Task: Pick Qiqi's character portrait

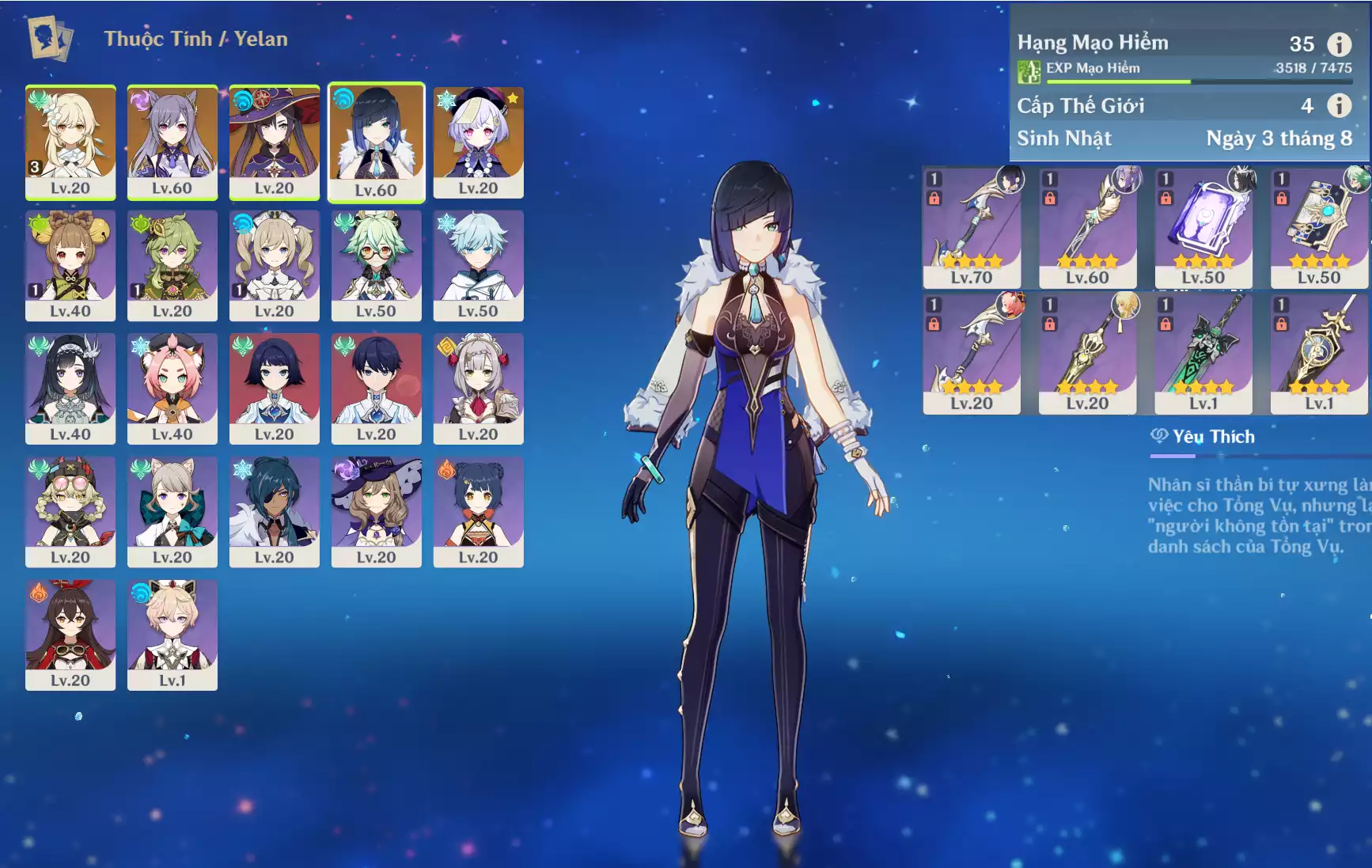Action: tap(478, 141)
